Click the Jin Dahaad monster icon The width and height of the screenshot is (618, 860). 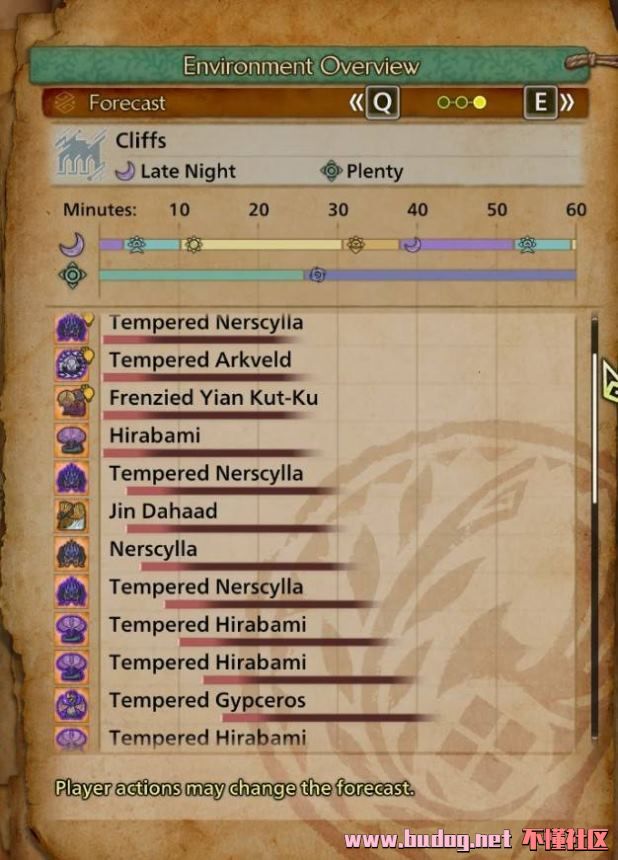(x=71, y=514)
